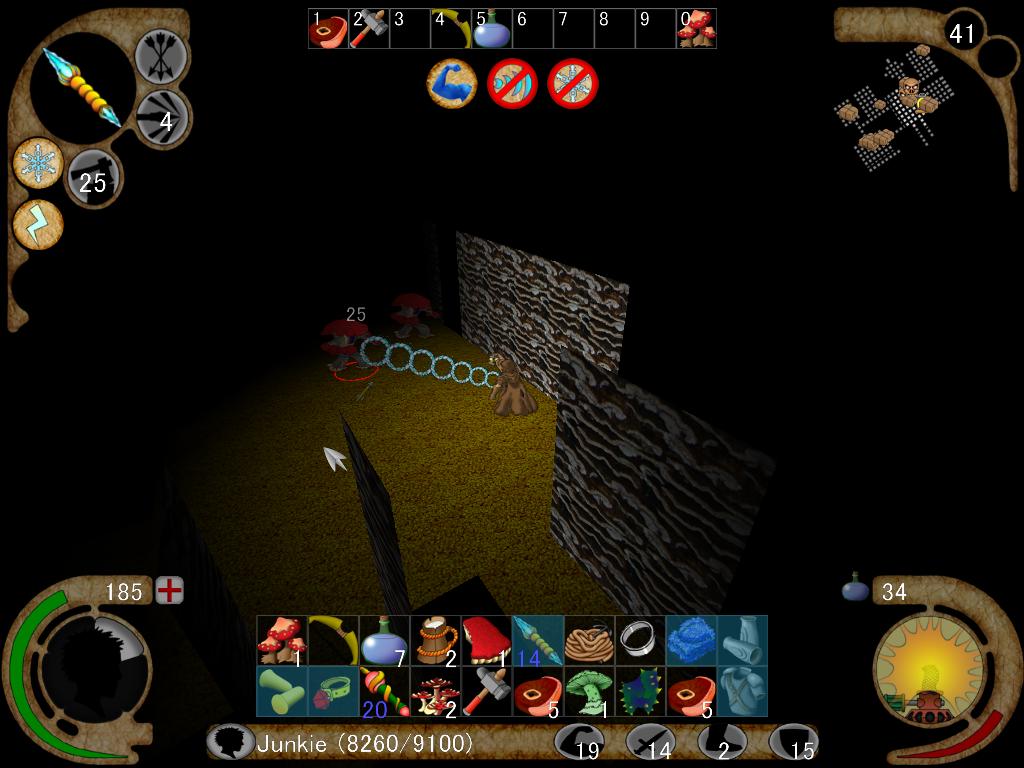Use the hammer in hotbar slot 2
Screen dimensions: 1024x768
click(x=369, y=30)
